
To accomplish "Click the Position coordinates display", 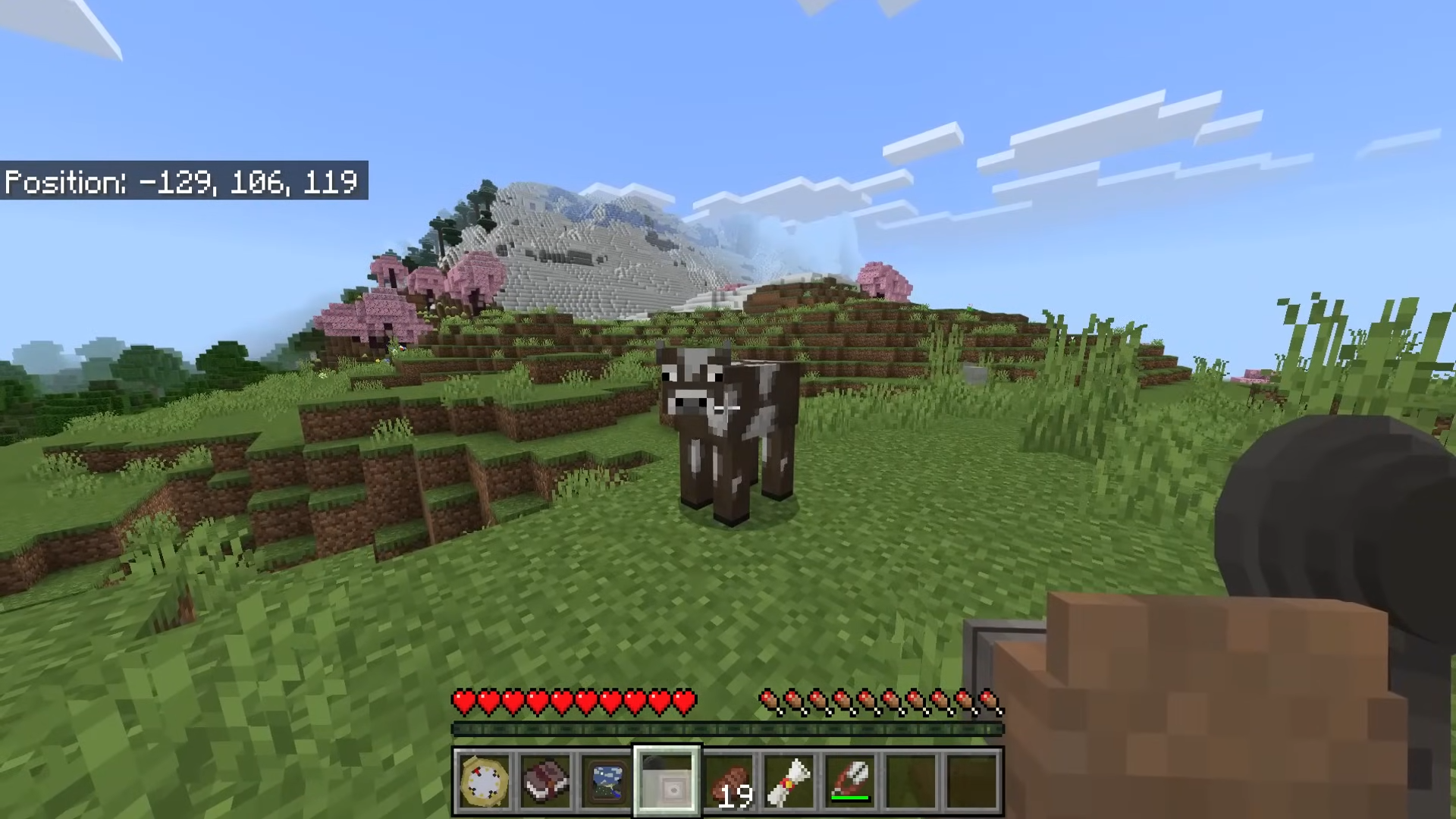I will (182, 182).
